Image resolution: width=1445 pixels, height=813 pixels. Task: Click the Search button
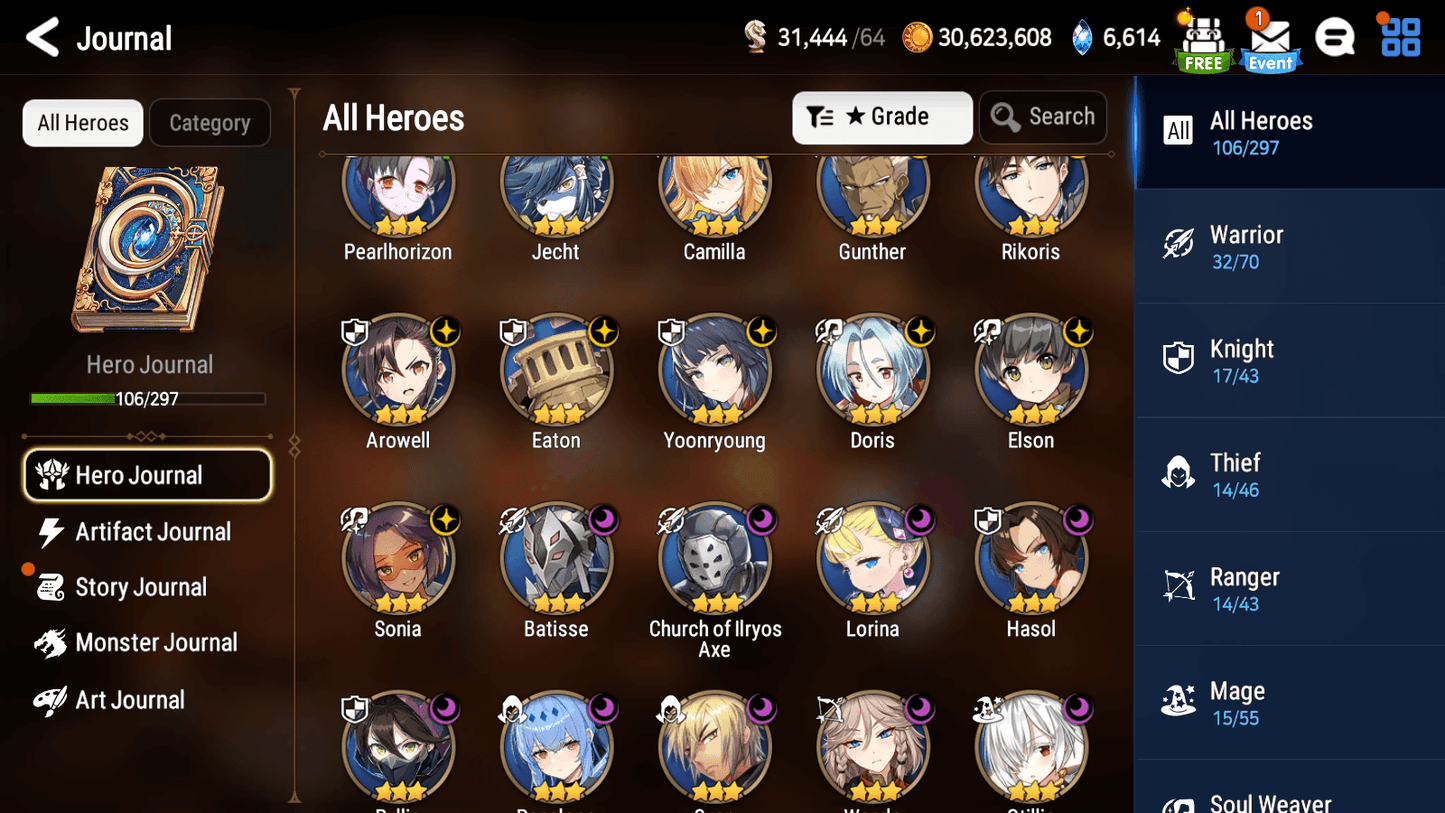1043,116
